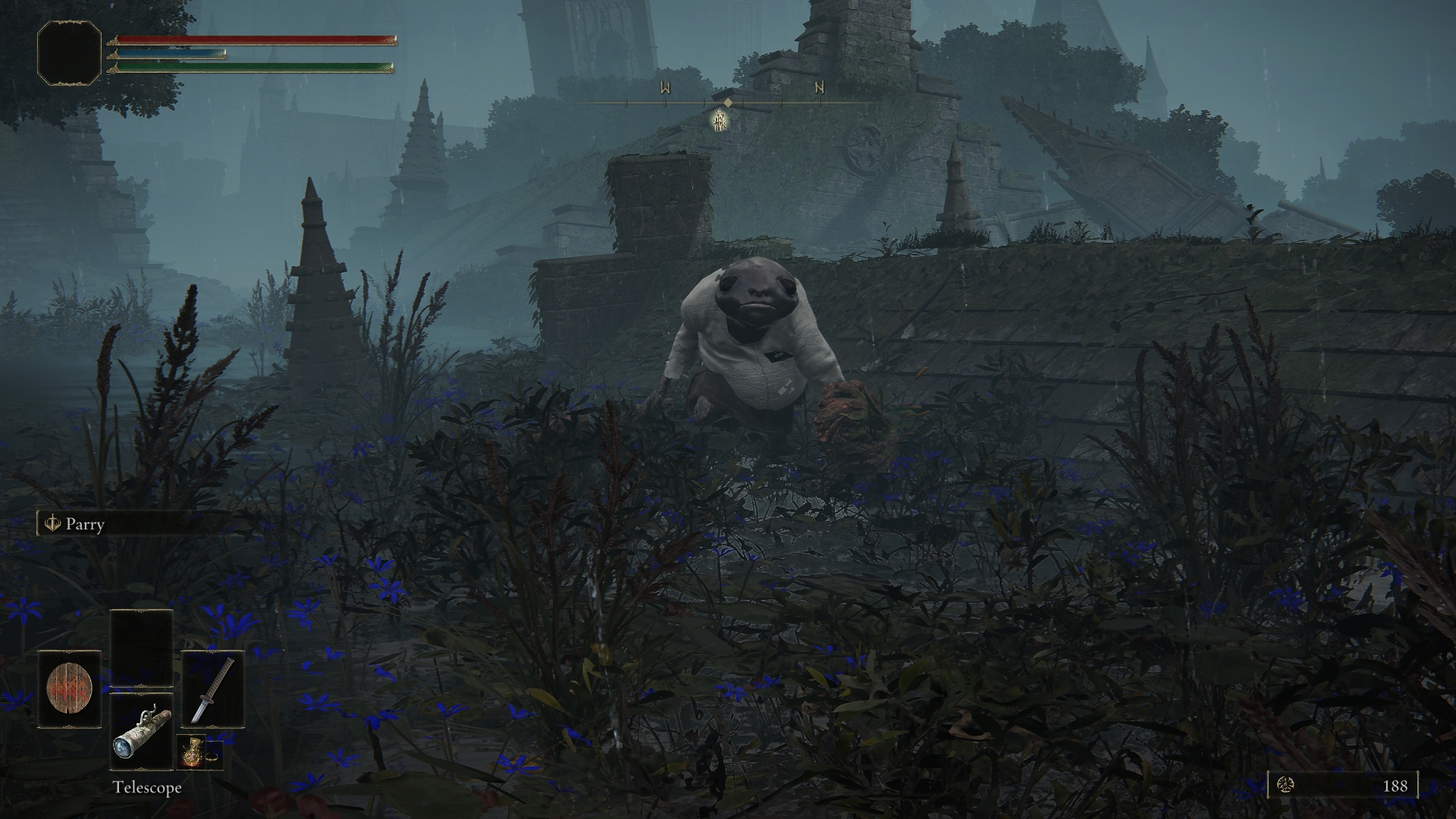Viewport: 1456px width, 819px height.
Task: Click the Parry skill label
Action: (84, 524)
